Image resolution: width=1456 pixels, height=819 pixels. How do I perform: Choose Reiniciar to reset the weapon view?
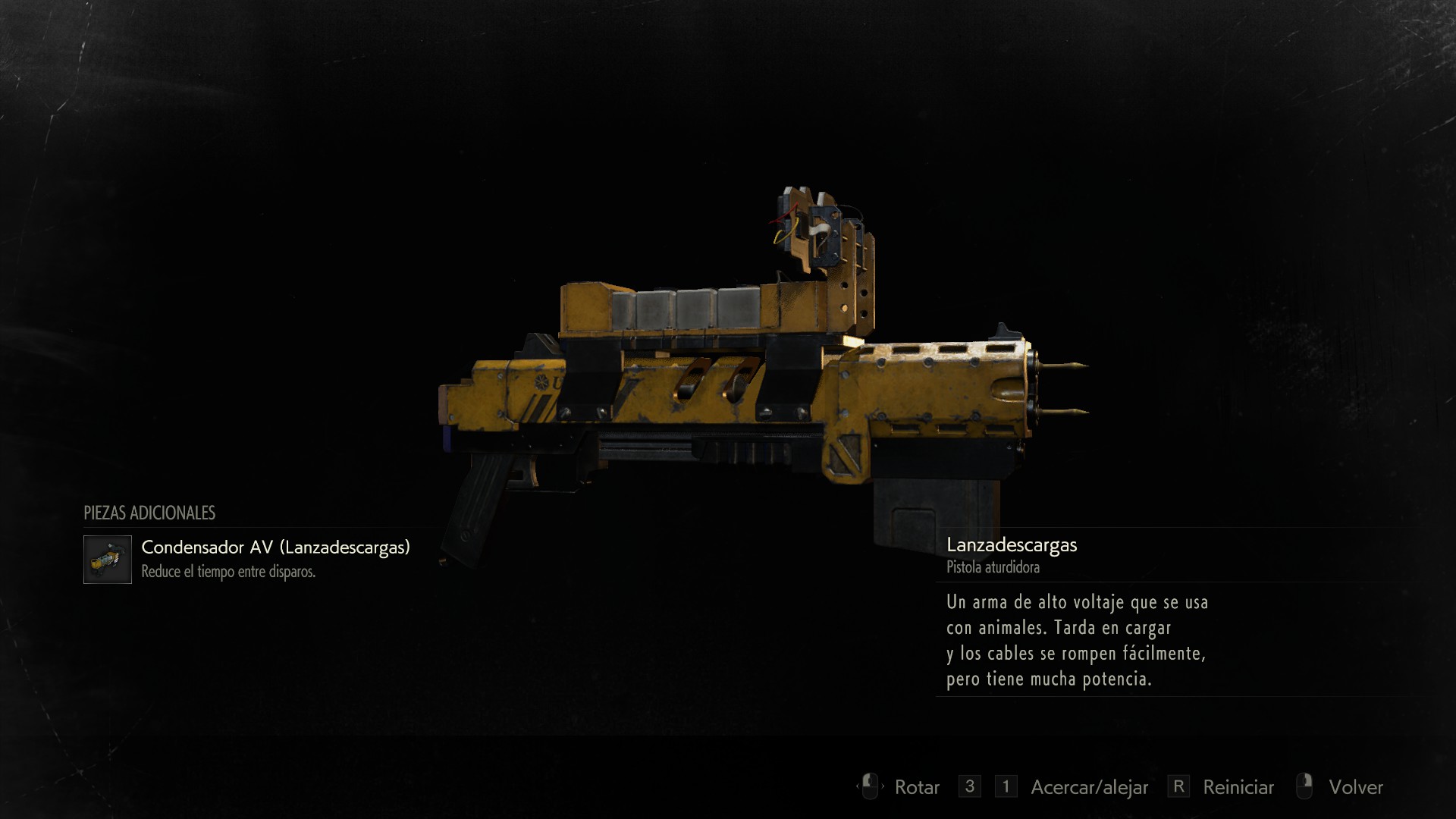[x=1238, y=787]
